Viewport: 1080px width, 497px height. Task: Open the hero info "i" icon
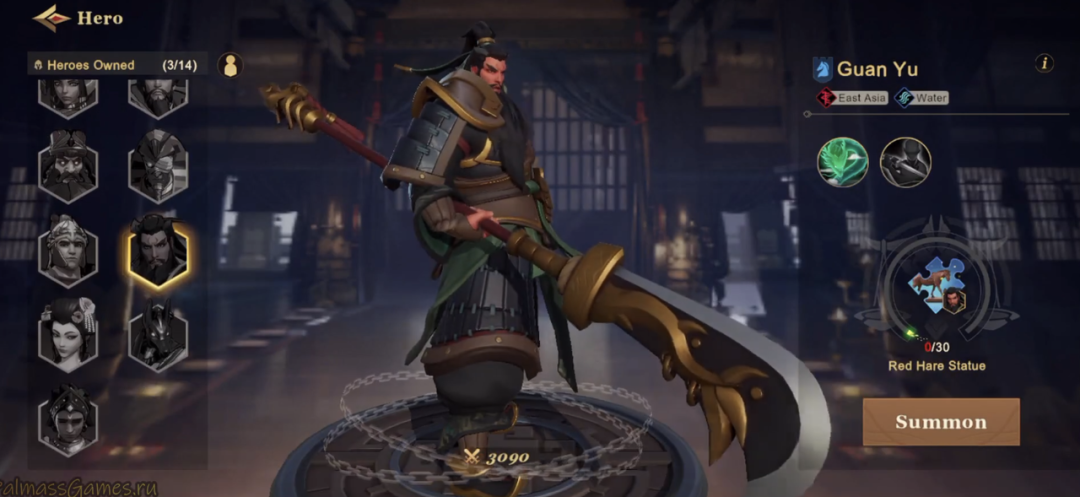(x=1044, y=64)
